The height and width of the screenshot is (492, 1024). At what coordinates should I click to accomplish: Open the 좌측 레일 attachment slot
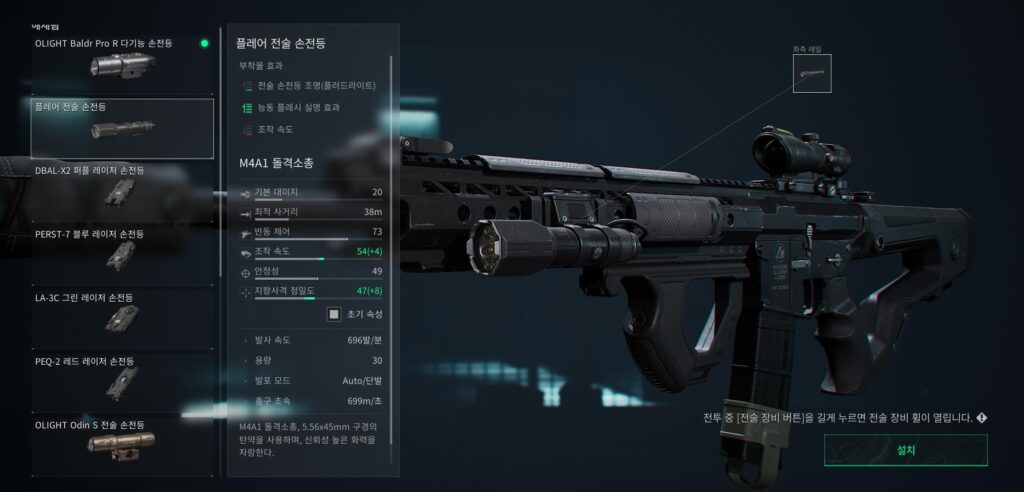(812, 74)
